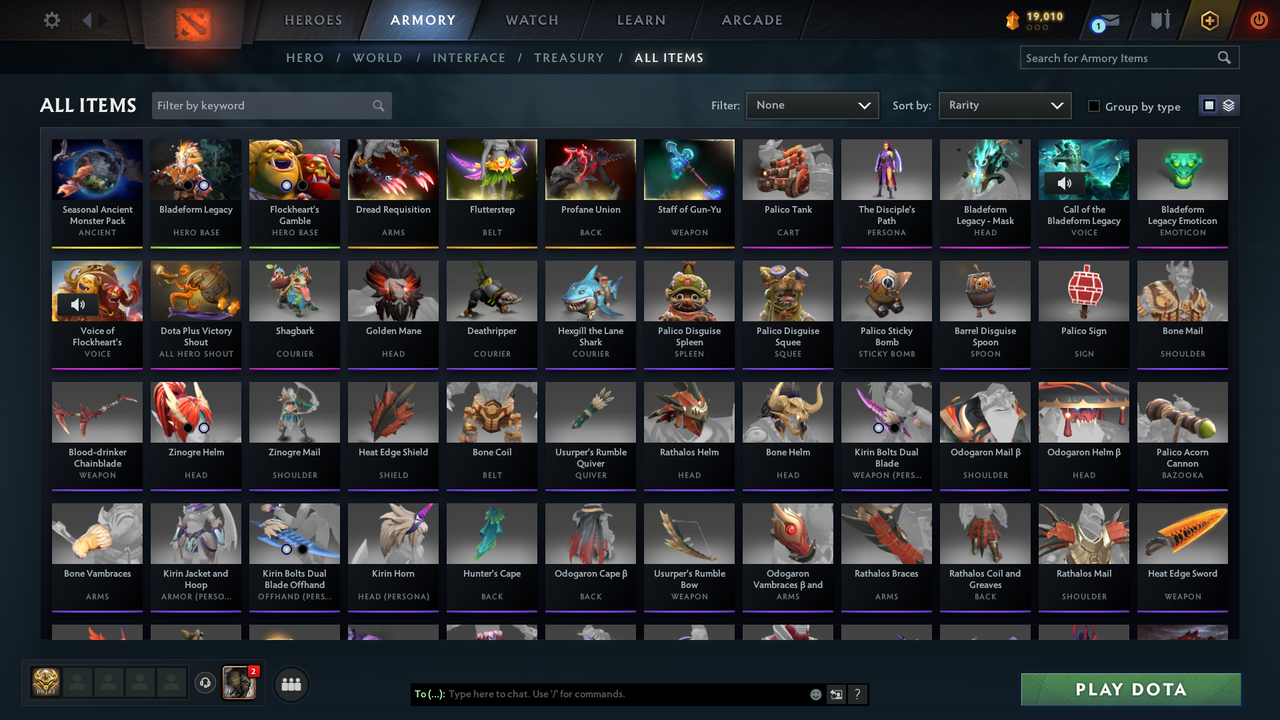Viewport: 1280px width, 720px height.
Task: Open the Sort by Rarity dropdown
Action: click(1005, 105)
